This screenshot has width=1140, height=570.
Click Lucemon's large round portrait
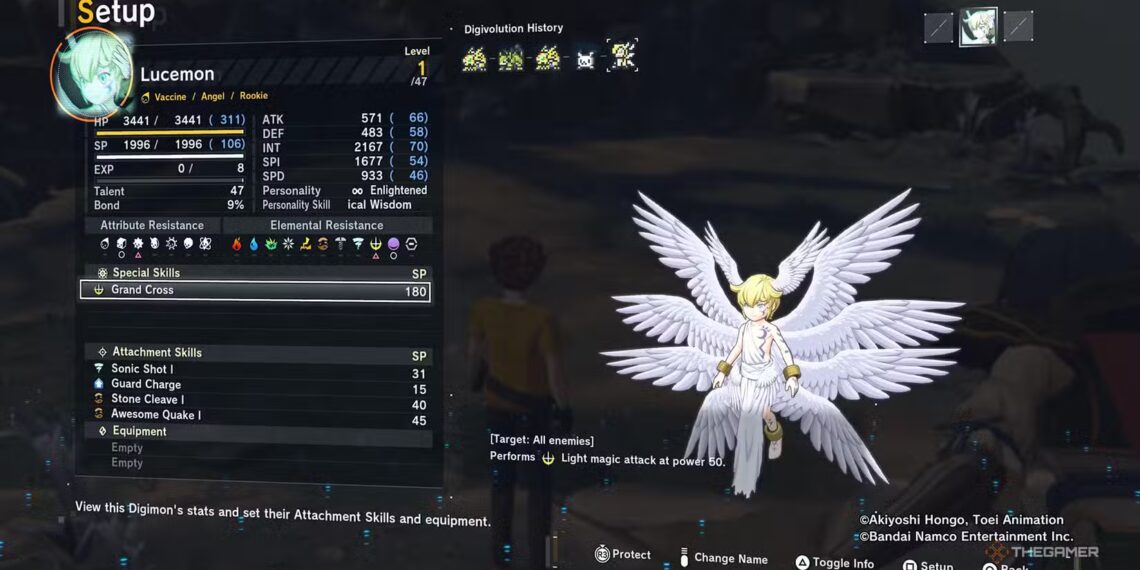(x=93, y=75)
